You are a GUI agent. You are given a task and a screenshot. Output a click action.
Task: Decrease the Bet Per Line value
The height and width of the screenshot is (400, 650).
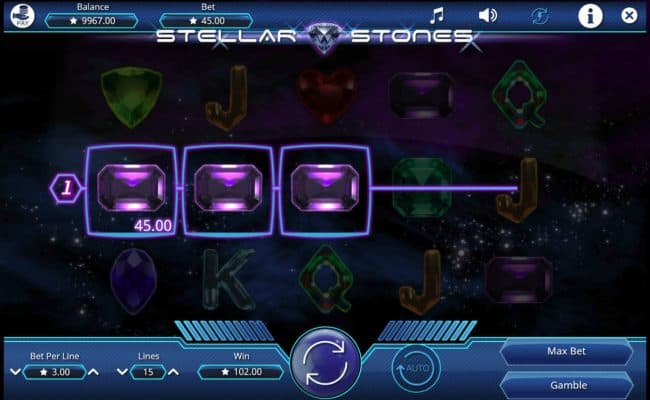pyautogui.click(x=14, y=372)
